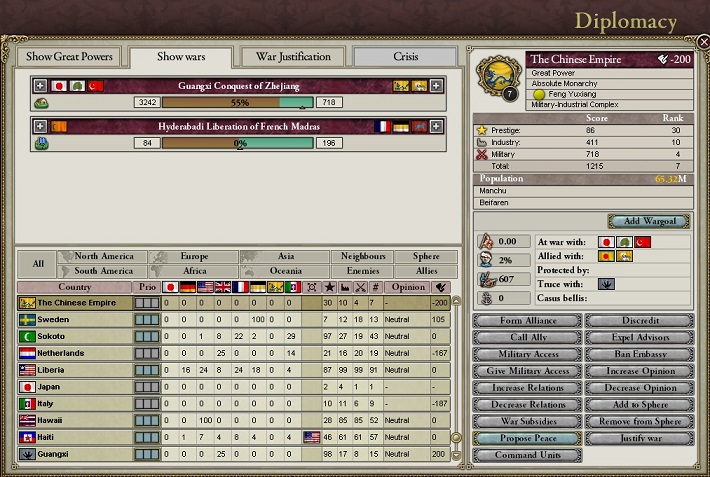710x477 pixels.
Task: Filter countries by Asia region
Action: pyautogui.click(x=285, y=257)
